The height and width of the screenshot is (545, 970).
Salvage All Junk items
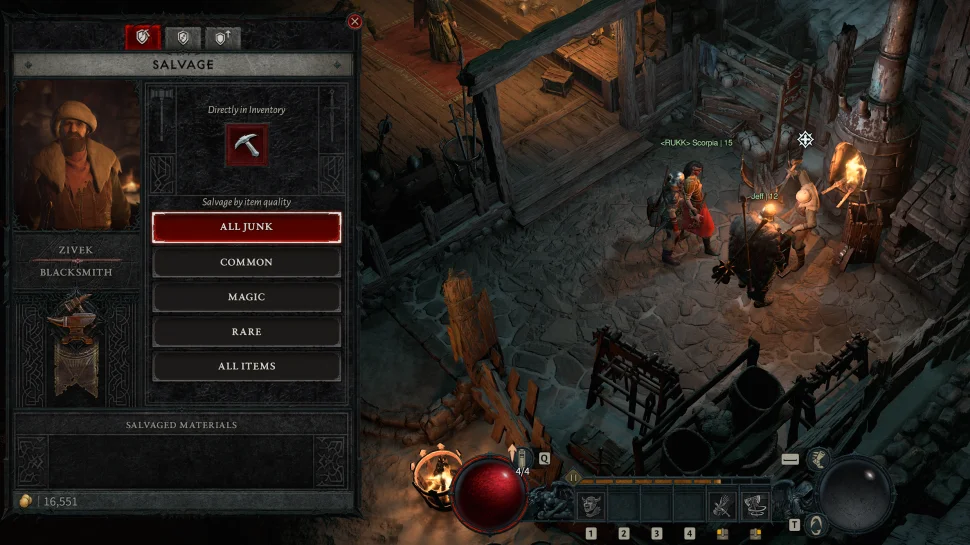tap(246, 227)
